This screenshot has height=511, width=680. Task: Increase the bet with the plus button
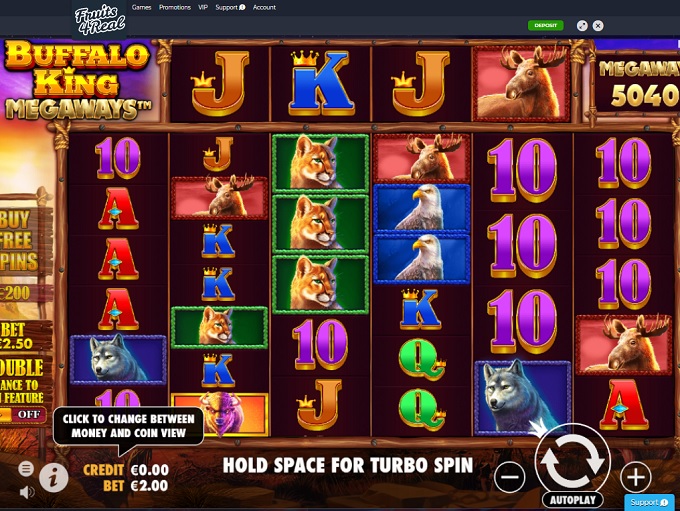coord(635,477)
